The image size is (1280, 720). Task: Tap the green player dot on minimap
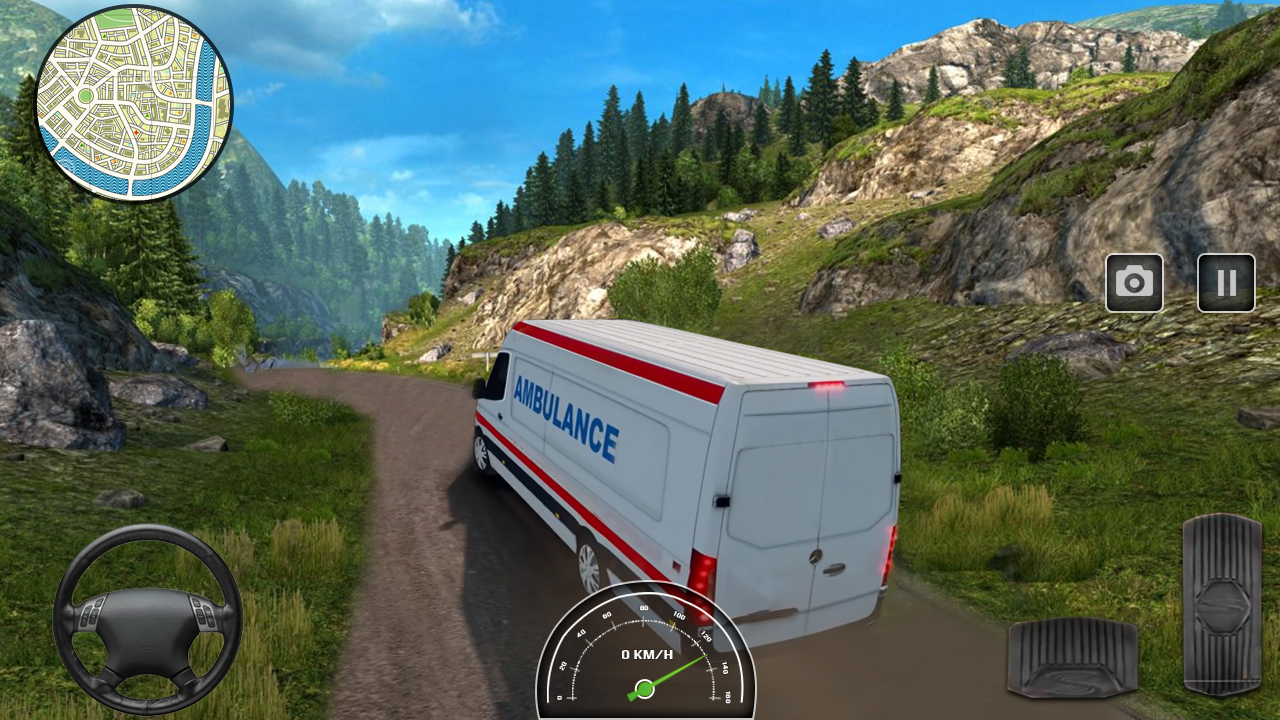[x=85, y=95]
